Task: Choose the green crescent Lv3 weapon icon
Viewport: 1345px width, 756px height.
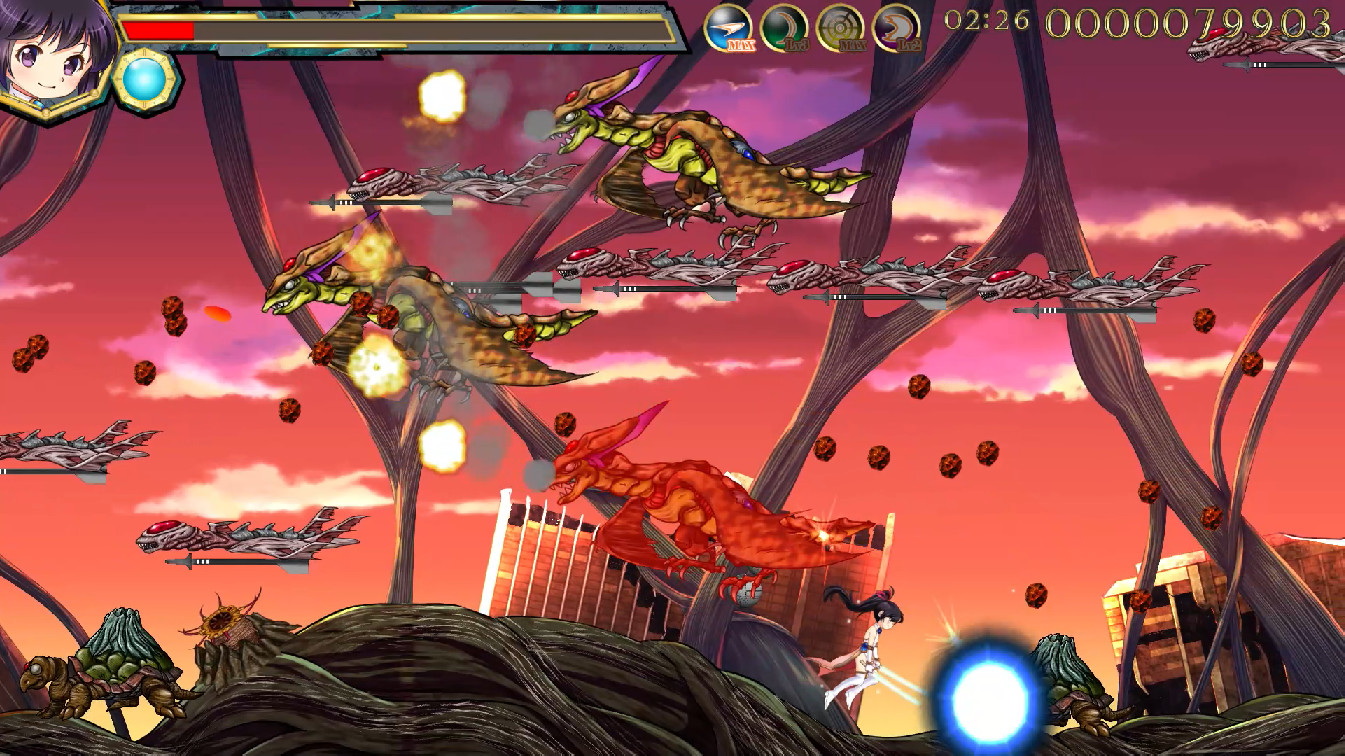Action: click(x=784, y=27)
